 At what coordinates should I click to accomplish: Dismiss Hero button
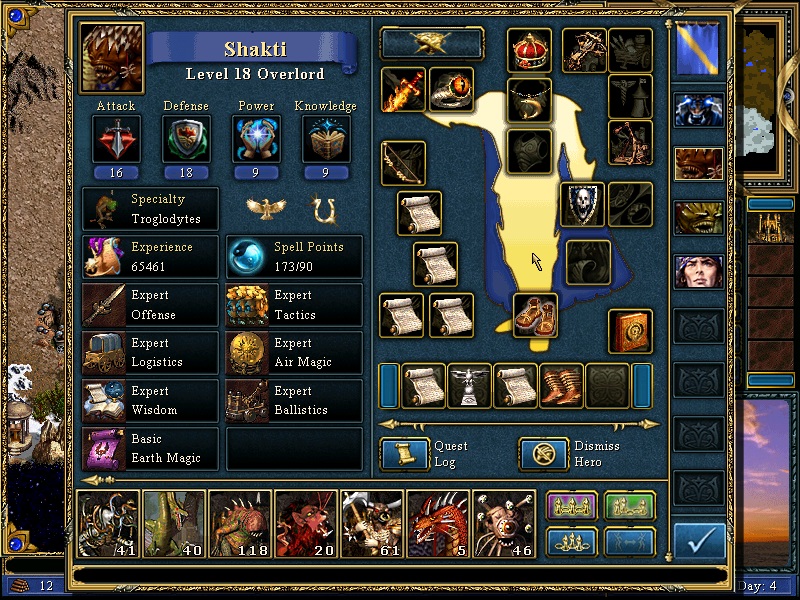[x=544, y=455]
